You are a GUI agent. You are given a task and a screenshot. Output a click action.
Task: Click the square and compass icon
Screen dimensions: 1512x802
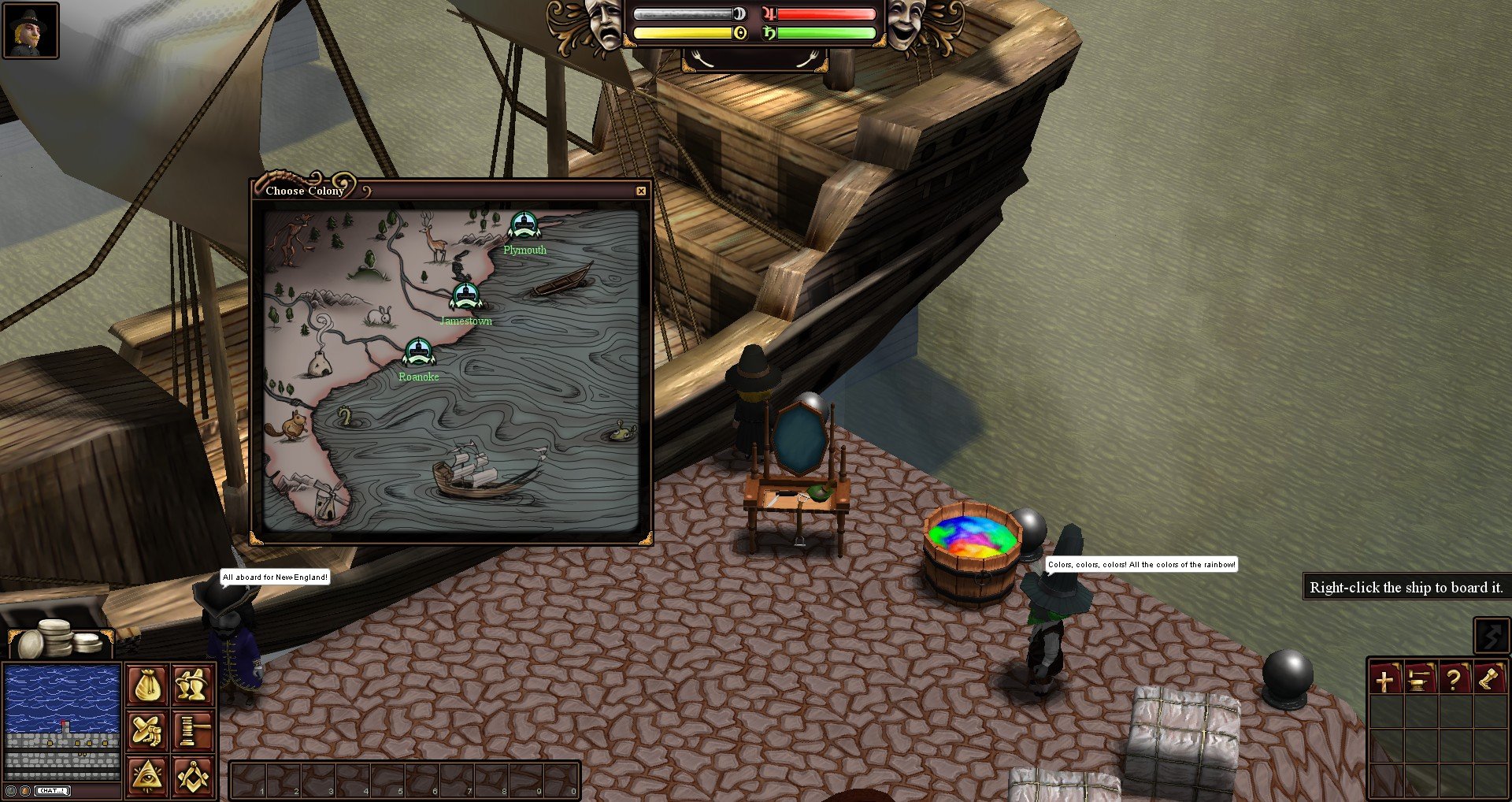[x=191, y=775]
